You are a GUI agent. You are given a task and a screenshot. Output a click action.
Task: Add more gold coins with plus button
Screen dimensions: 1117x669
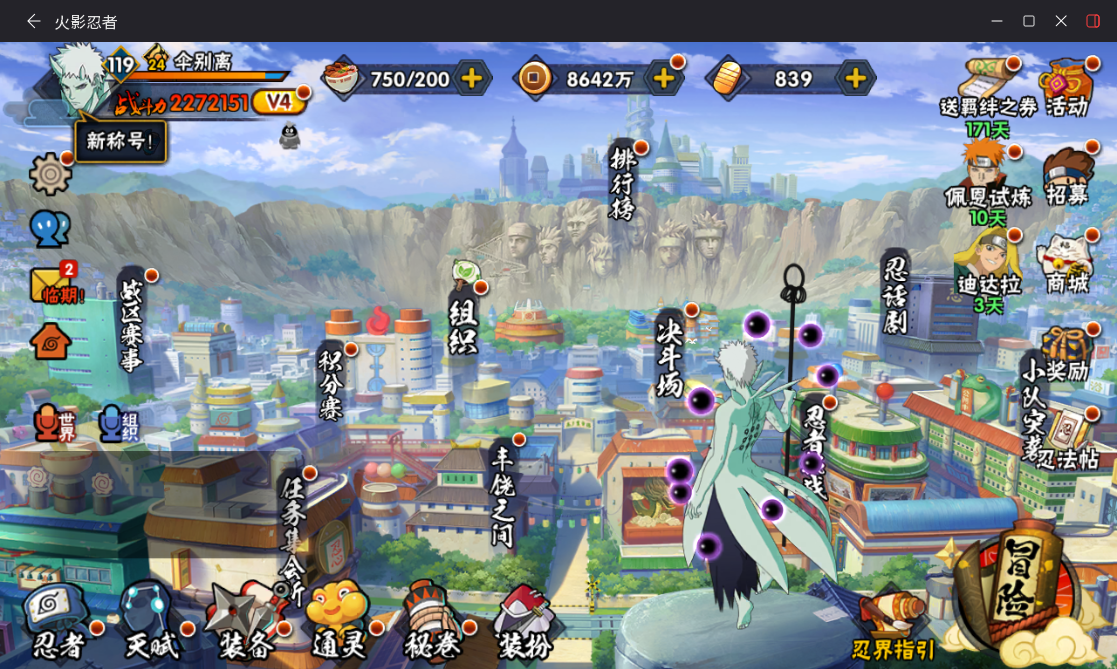pyautogui.click(x=662, y=78)
